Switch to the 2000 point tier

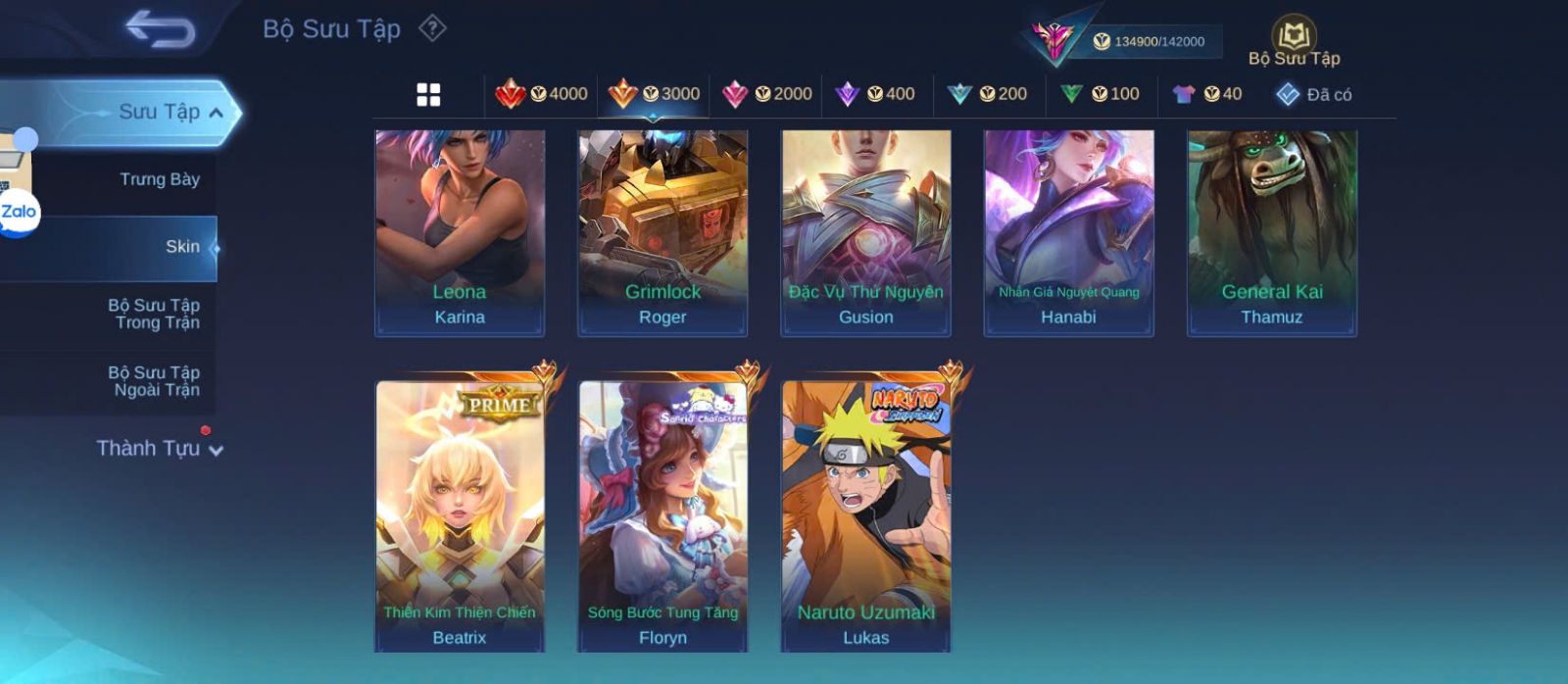(767, 94)
